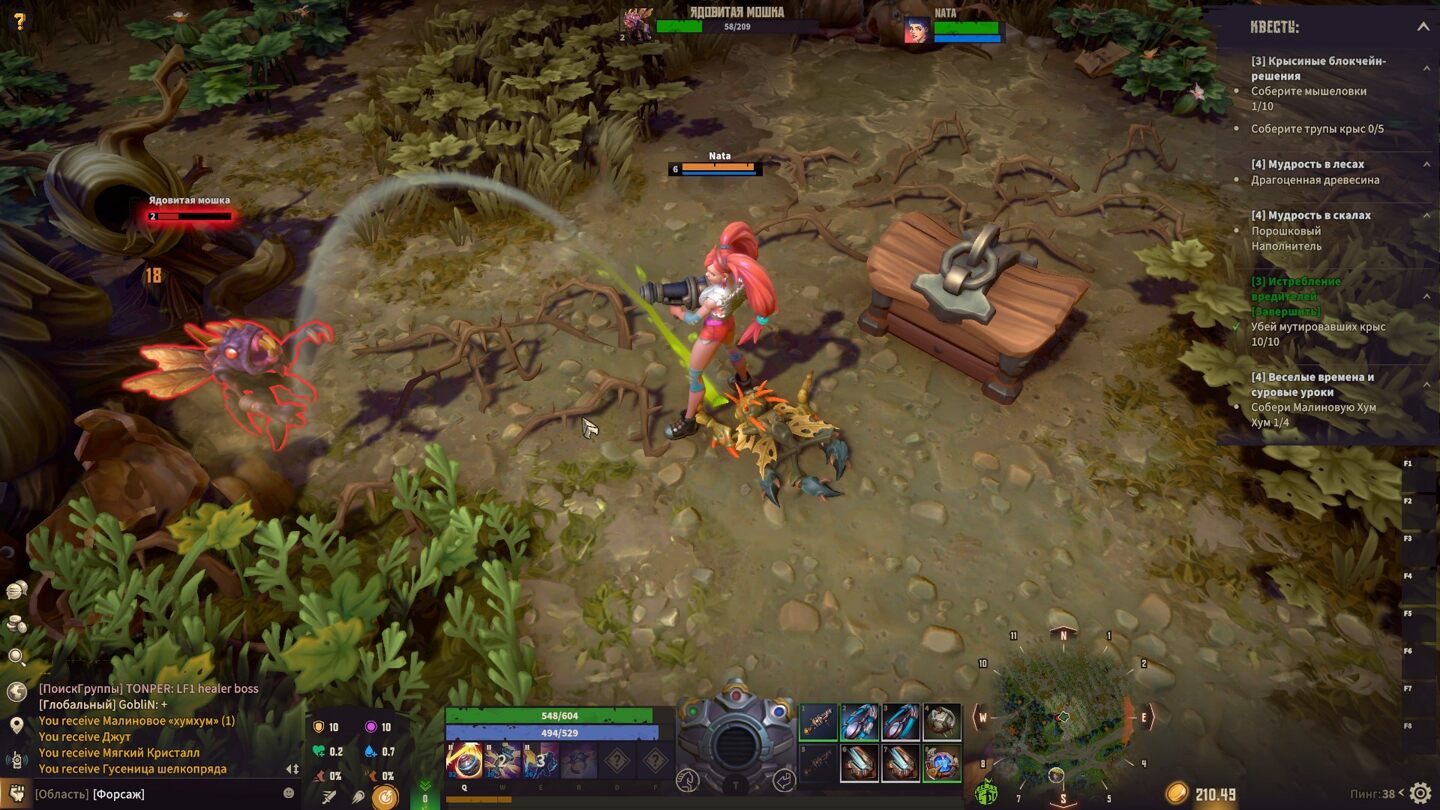Collapse the quest tracker panel header

click(x=1422, y=27)
